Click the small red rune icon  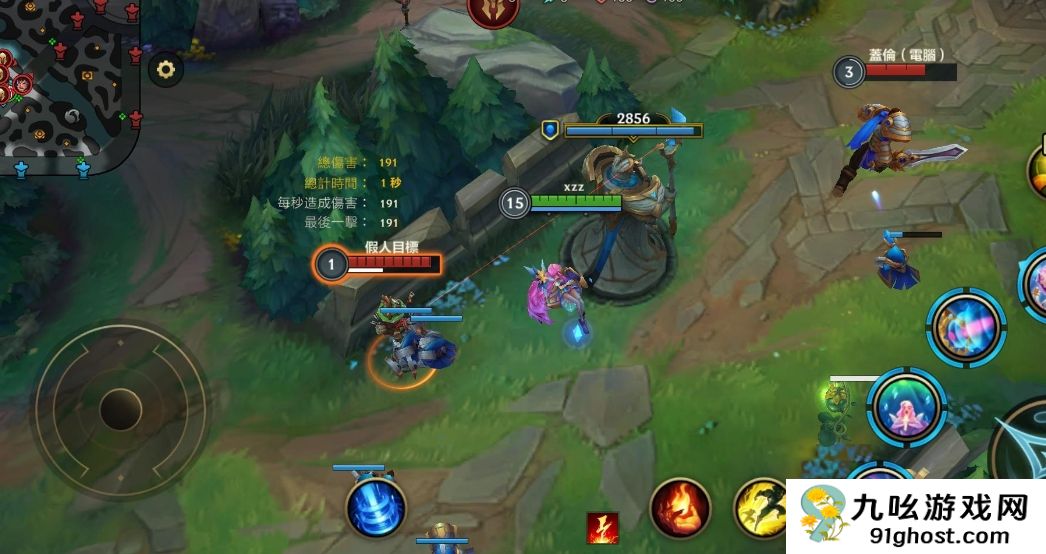[602, 527]
